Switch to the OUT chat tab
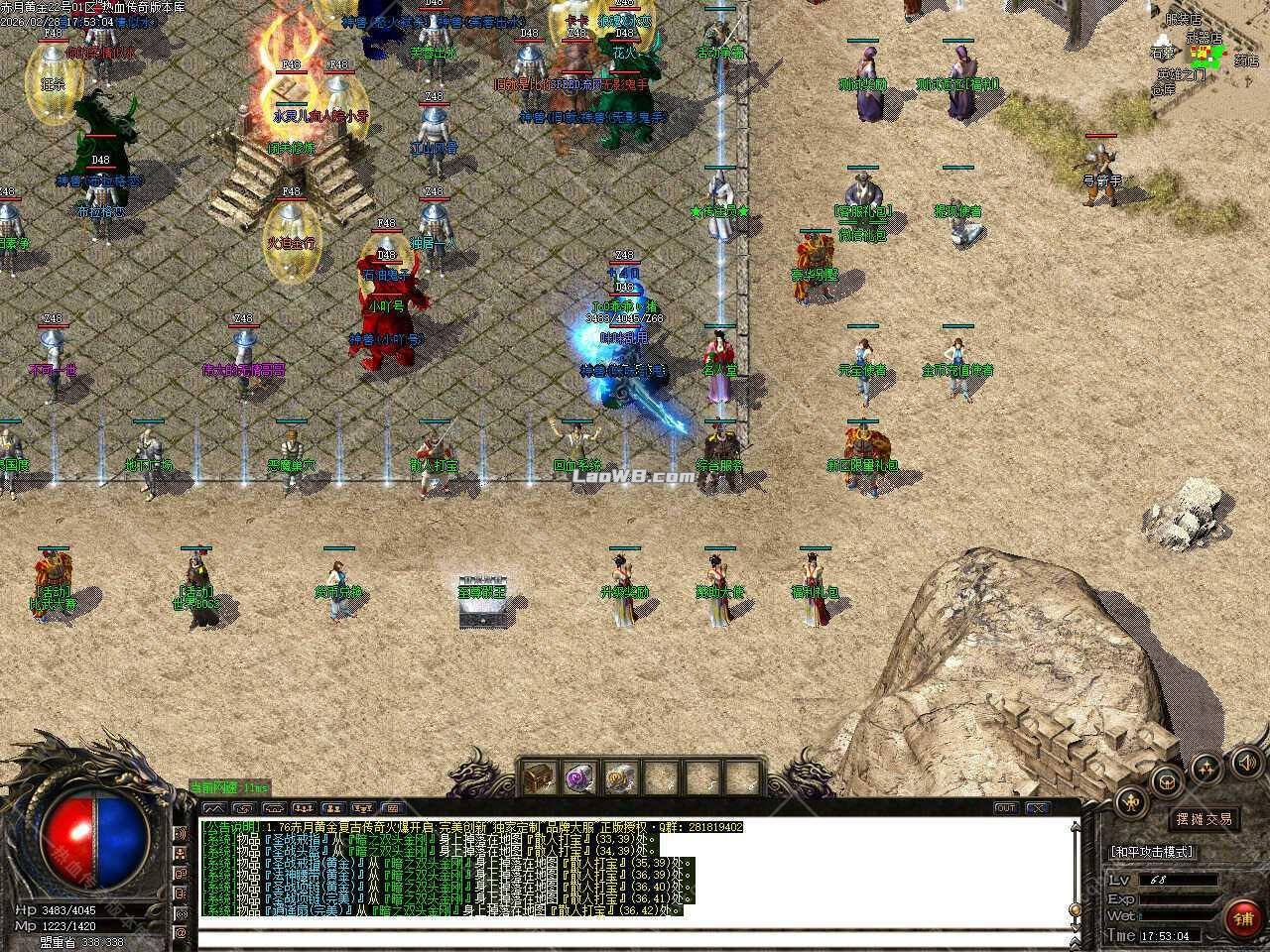The width and height of the screenshot is (1270, 952). pyautogui.click(x=1005, y=807)
